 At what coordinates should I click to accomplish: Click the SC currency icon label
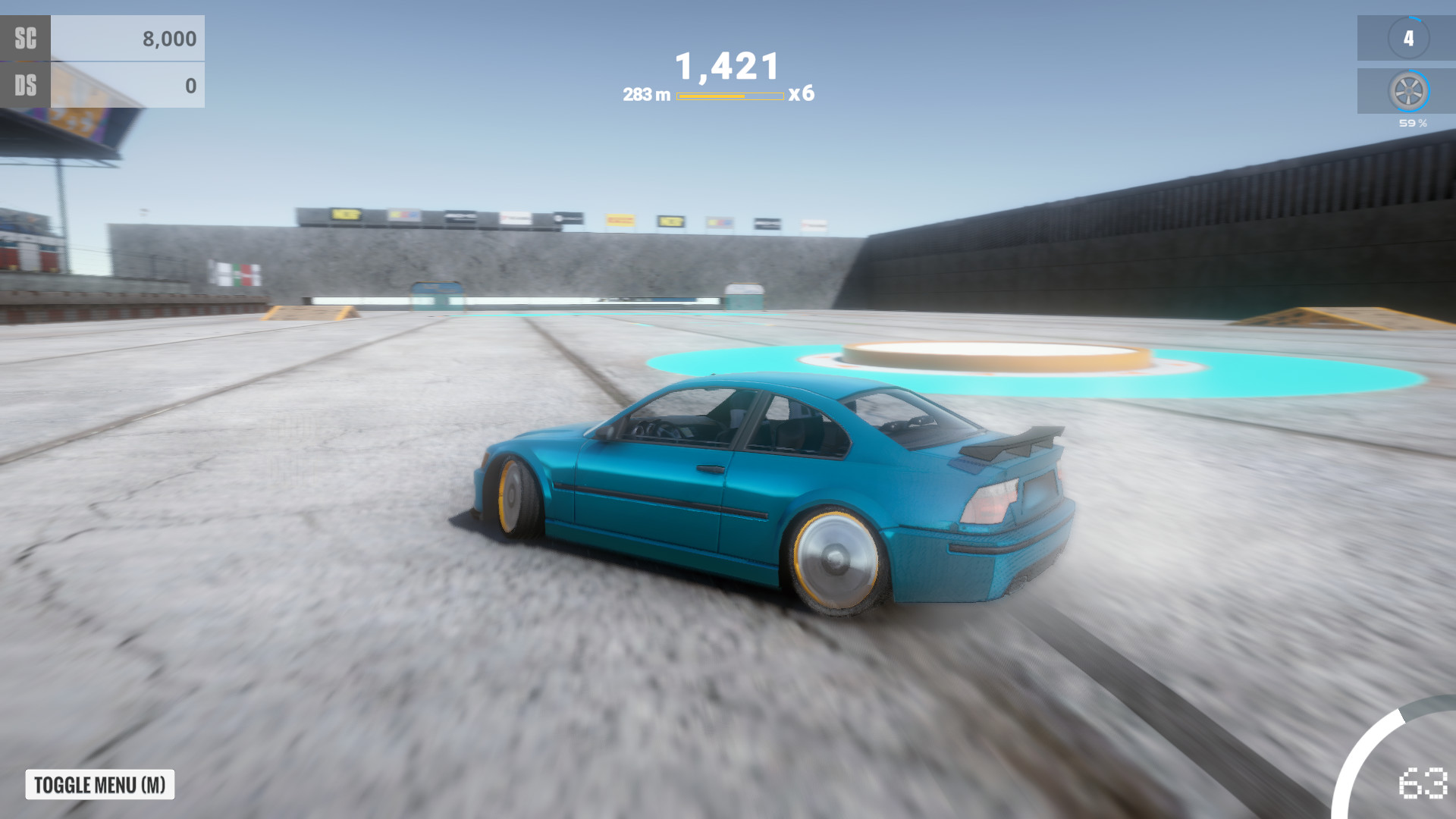tap(27, 38)
